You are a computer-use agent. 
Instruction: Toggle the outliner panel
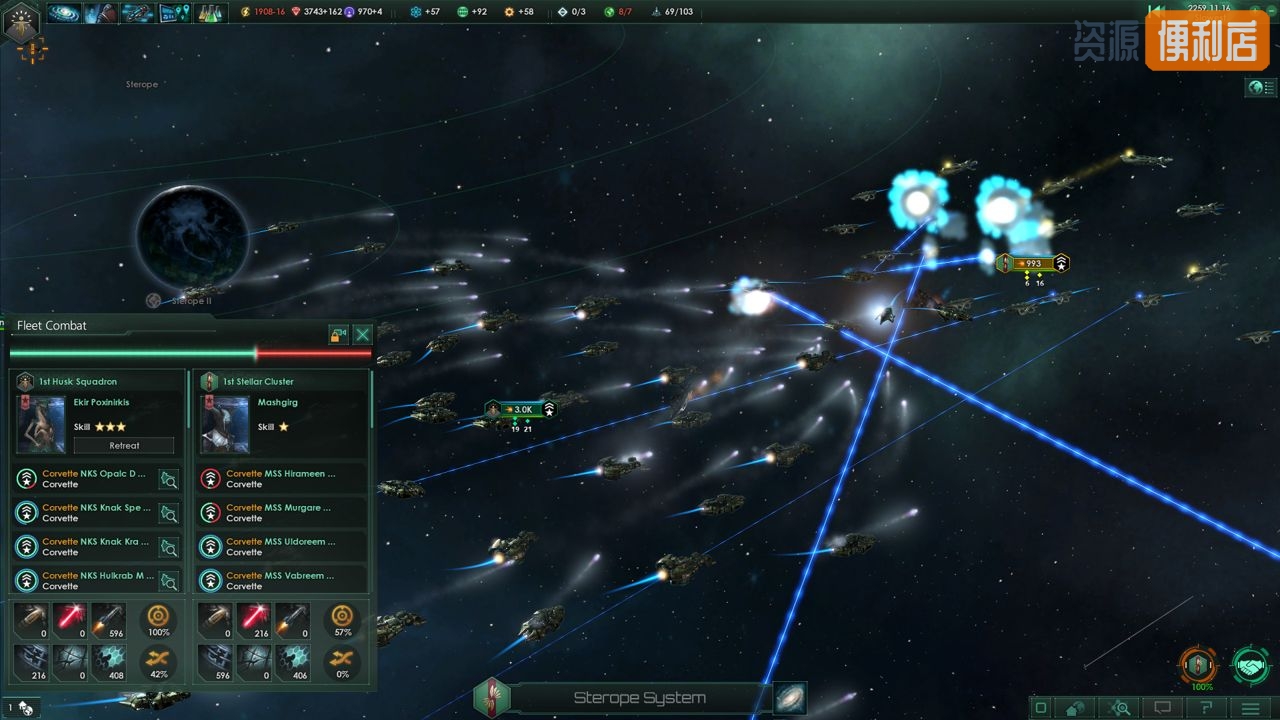[1260, 88]
